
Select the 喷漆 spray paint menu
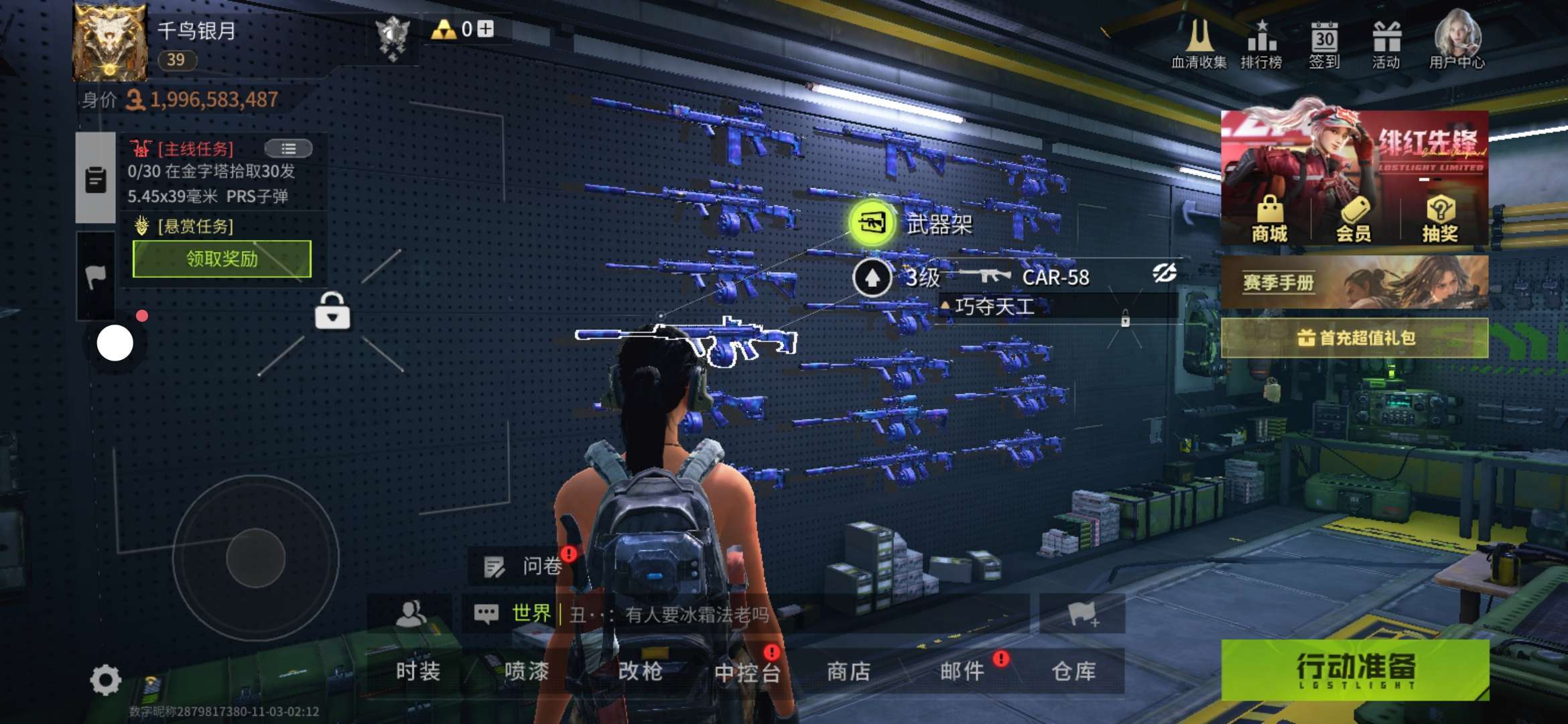pos(526,671)
